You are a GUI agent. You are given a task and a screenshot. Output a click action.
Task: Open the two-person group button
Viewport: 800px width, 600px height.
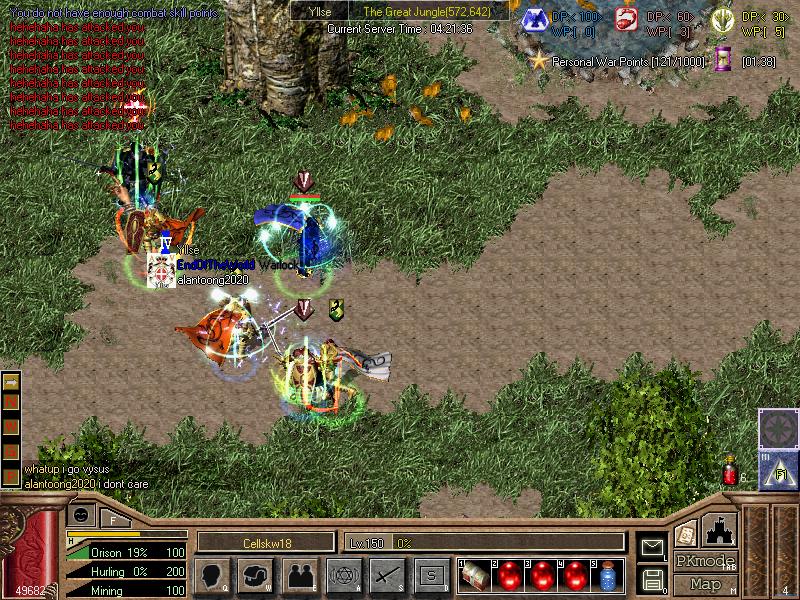click(299, 575)
